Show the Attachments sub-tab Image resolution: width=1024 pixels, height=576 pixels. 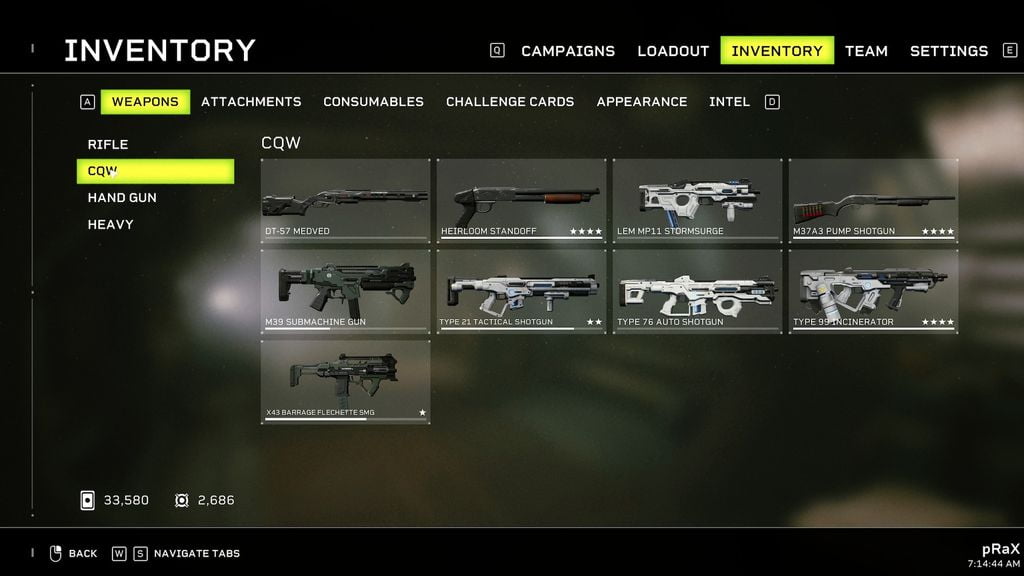(x=251, y=102)
